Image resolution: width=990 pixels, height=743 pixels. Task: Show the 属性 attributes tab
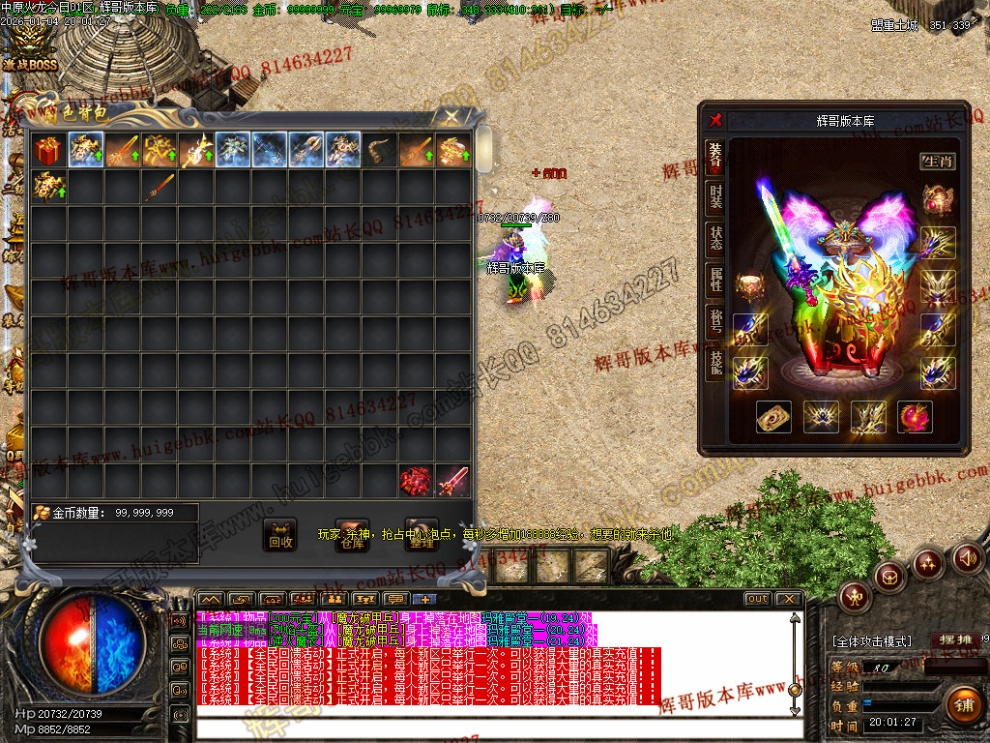click(715, 279)
